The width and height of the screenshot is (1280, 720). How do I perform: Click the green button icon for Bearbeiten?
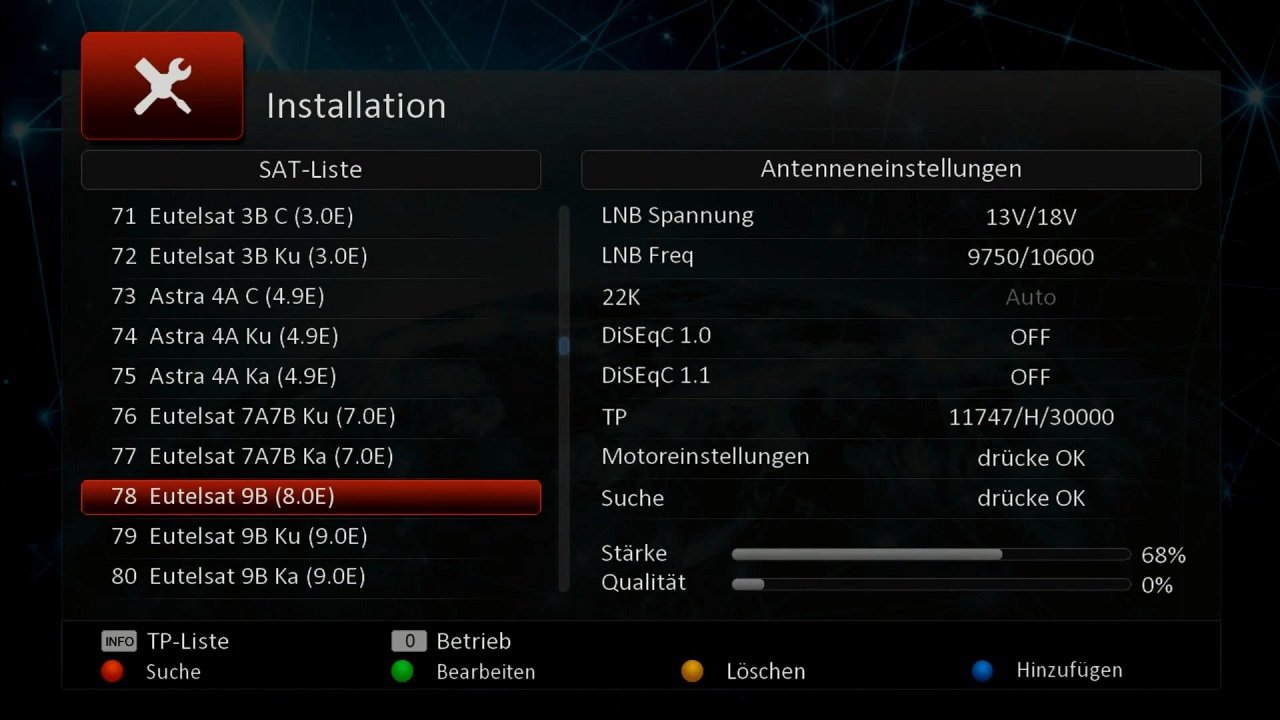click(402, 672)
